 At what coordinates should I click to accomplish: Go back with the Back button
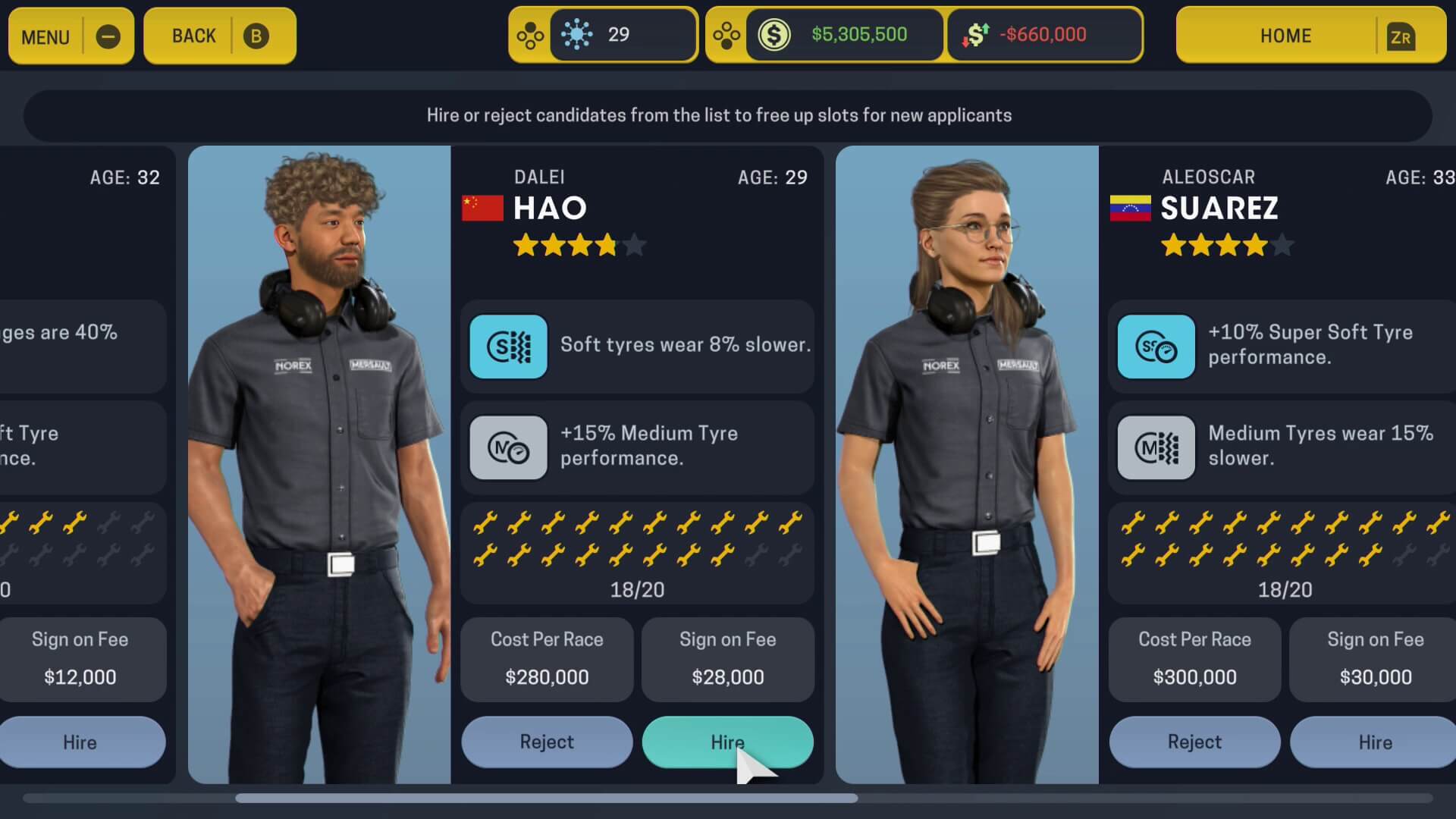pos(219,36)
